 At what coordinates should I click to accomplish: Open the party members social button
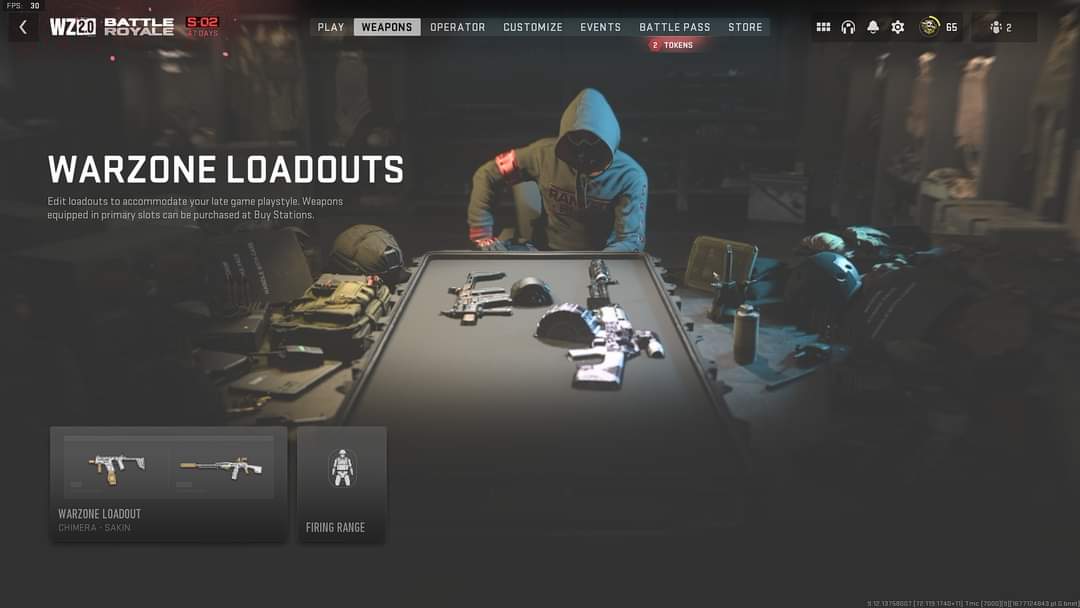pyautogui.click(x=1001, y=27)
